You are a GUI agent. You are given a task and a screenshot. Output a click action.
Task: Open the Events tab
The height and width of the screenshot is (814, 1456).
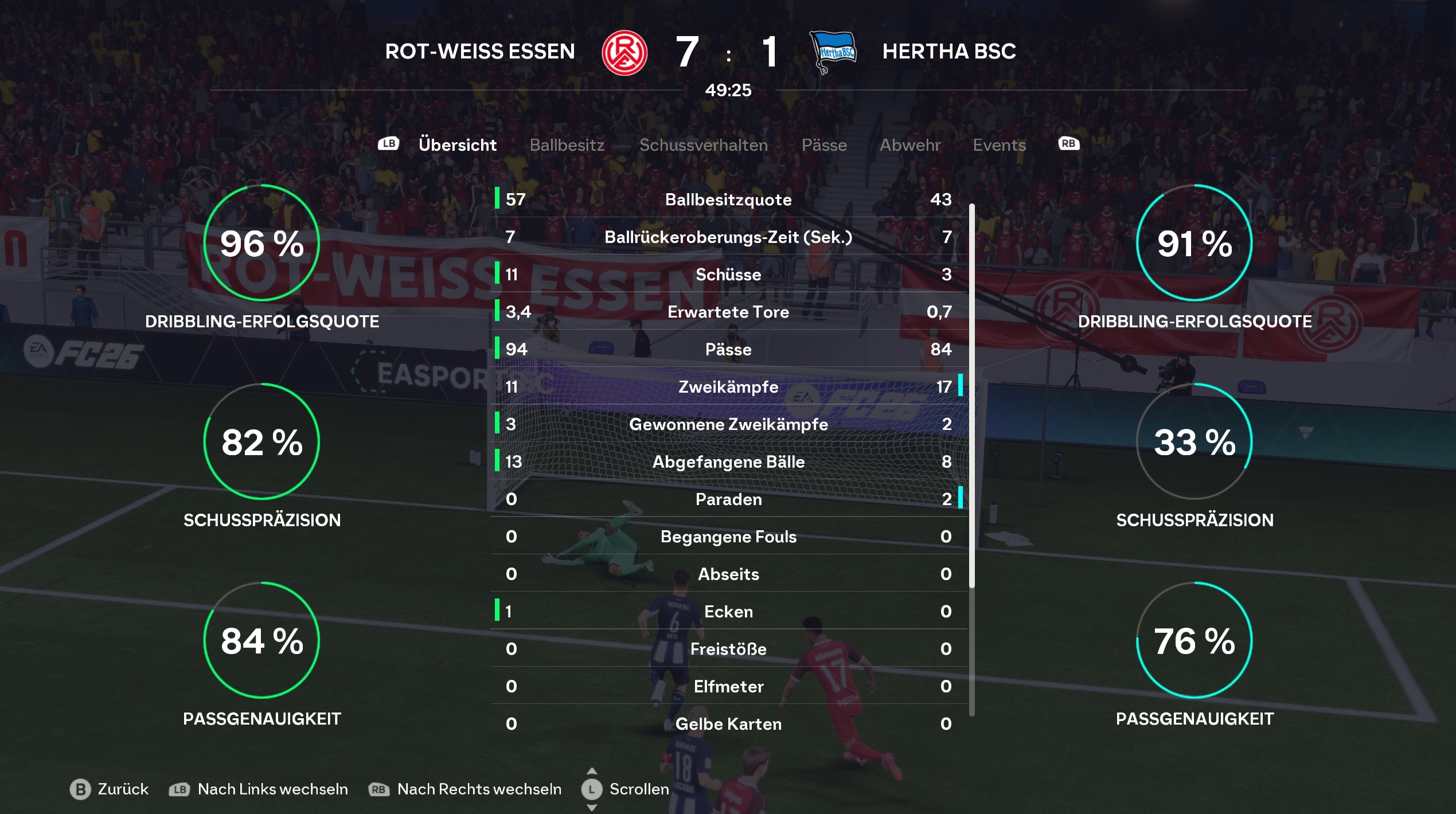[999, 145]
